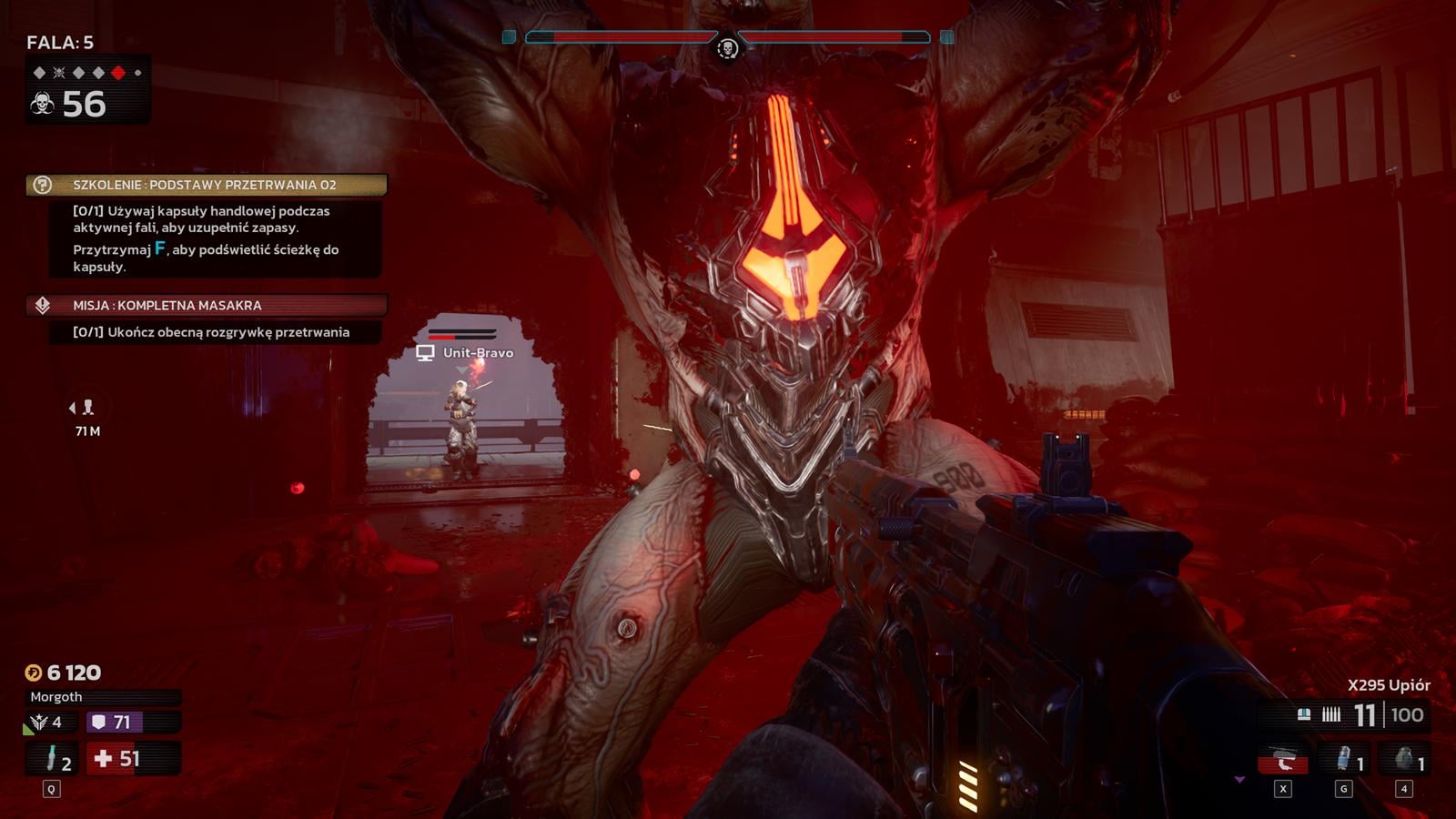Use the healing syringe slot

tap(53, 758)
